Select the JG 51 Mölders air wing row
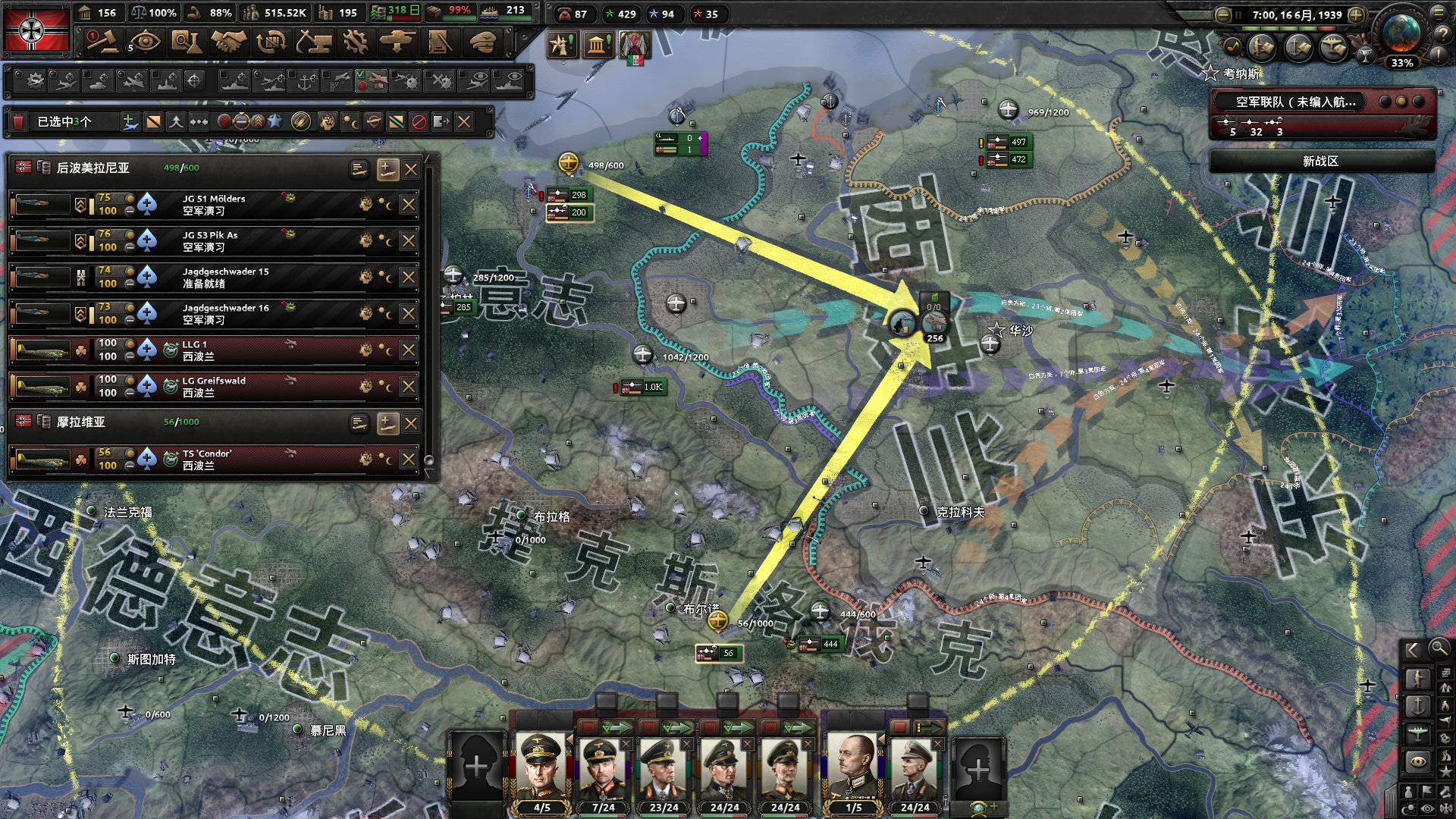1456x819 pixels. point(227,205)
